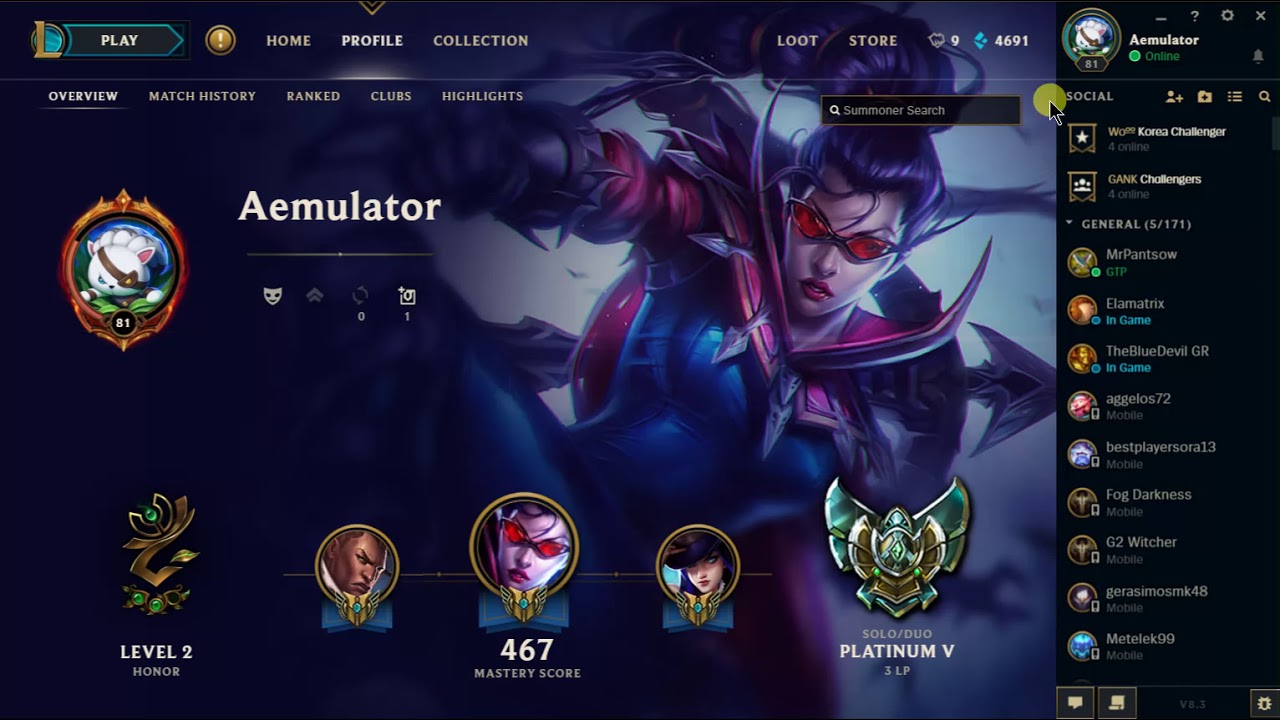Open alerts via the exclamation mark icon

coord(220,40)
